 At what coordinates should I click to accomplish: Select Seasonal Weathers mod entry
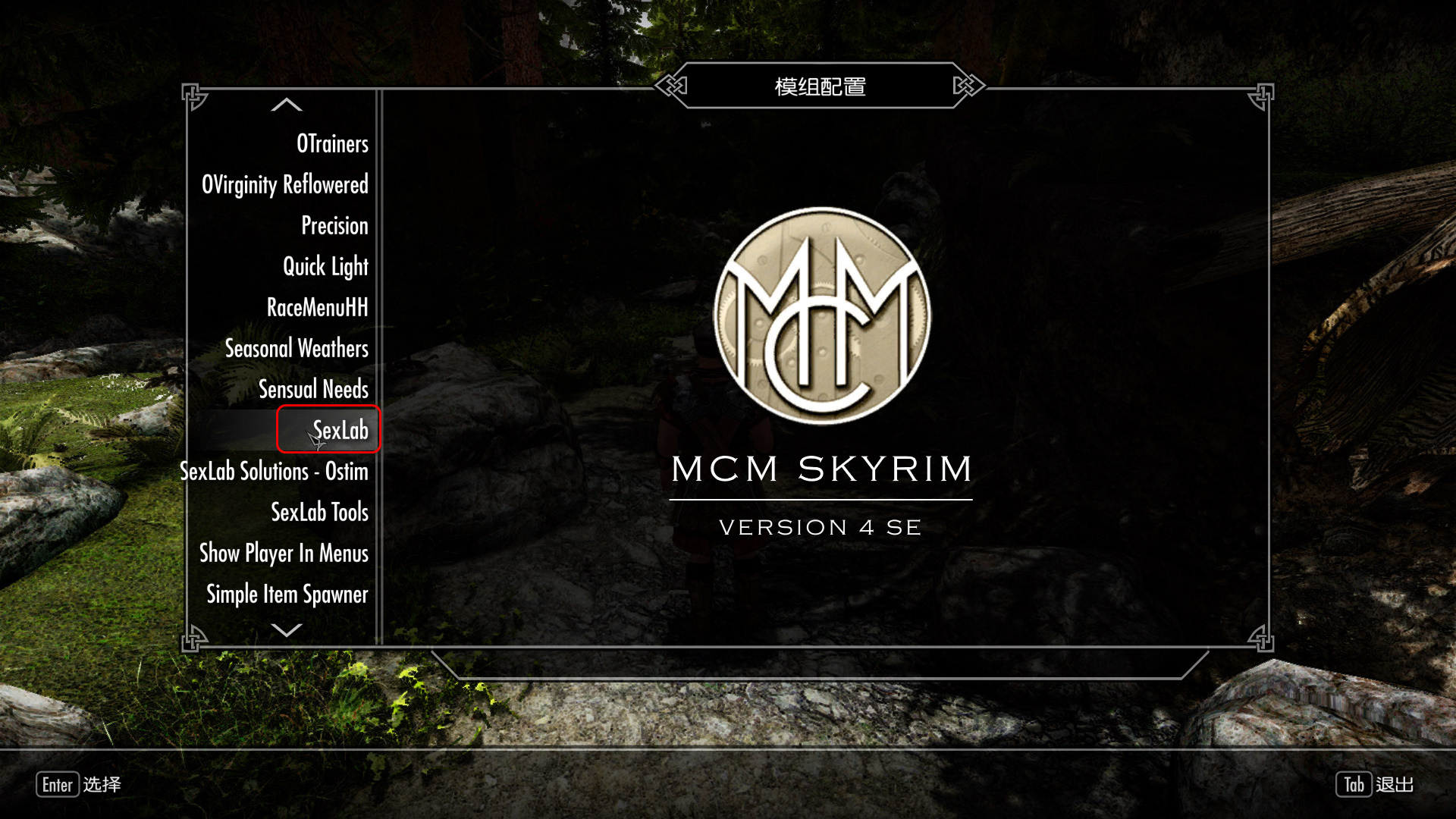click(297, 349)
